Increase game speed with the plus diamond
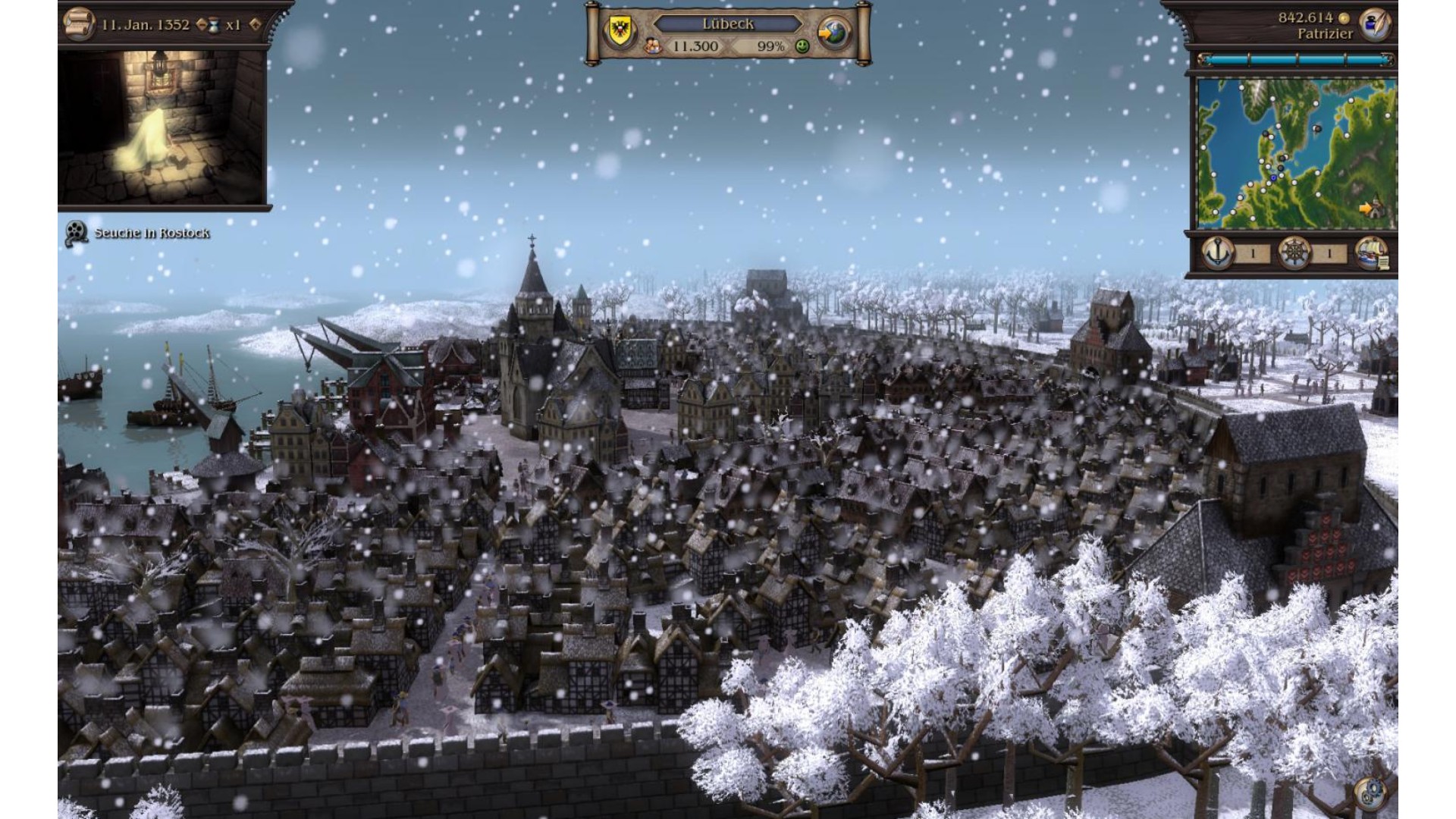 coord(255,24)
